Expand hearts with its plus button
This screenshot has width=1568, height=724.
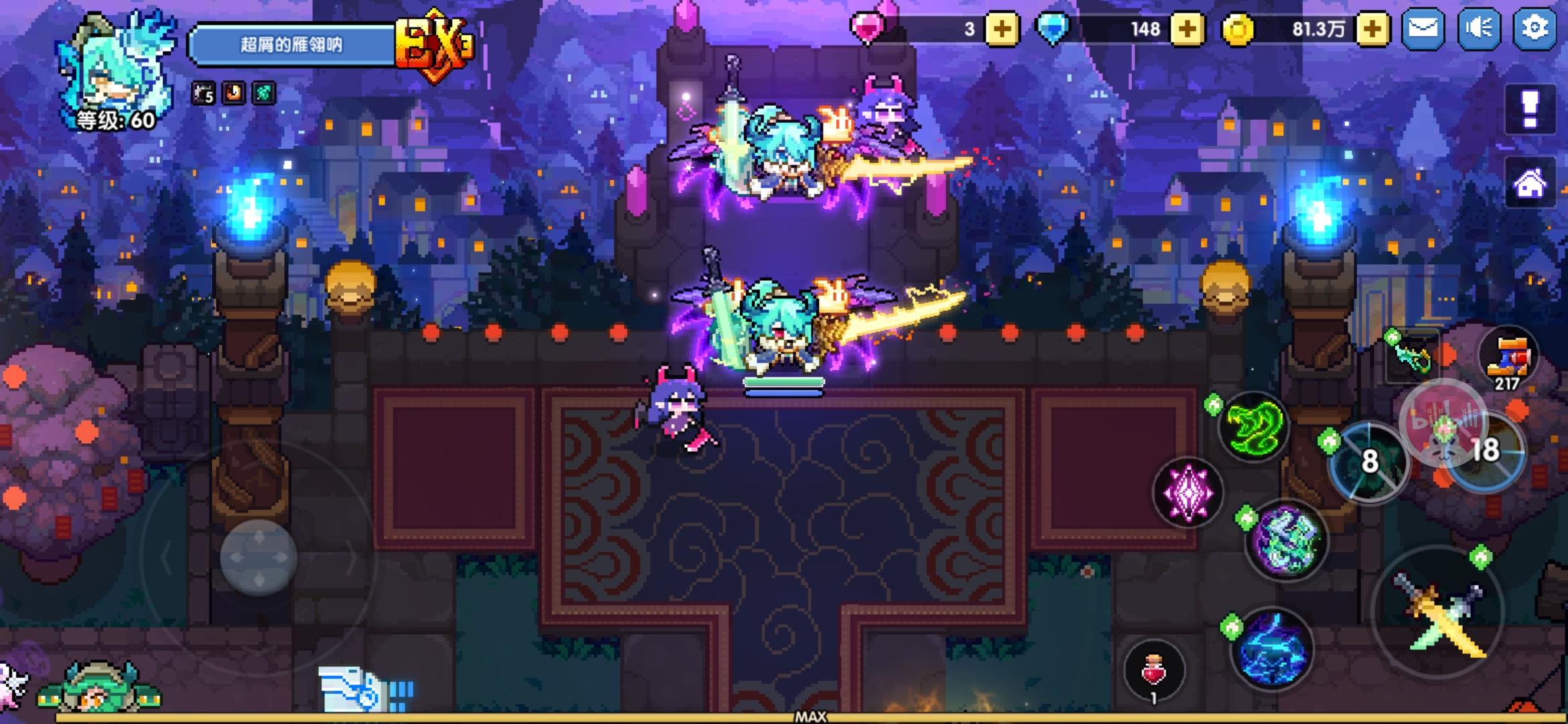click(x=1001, y=28)
